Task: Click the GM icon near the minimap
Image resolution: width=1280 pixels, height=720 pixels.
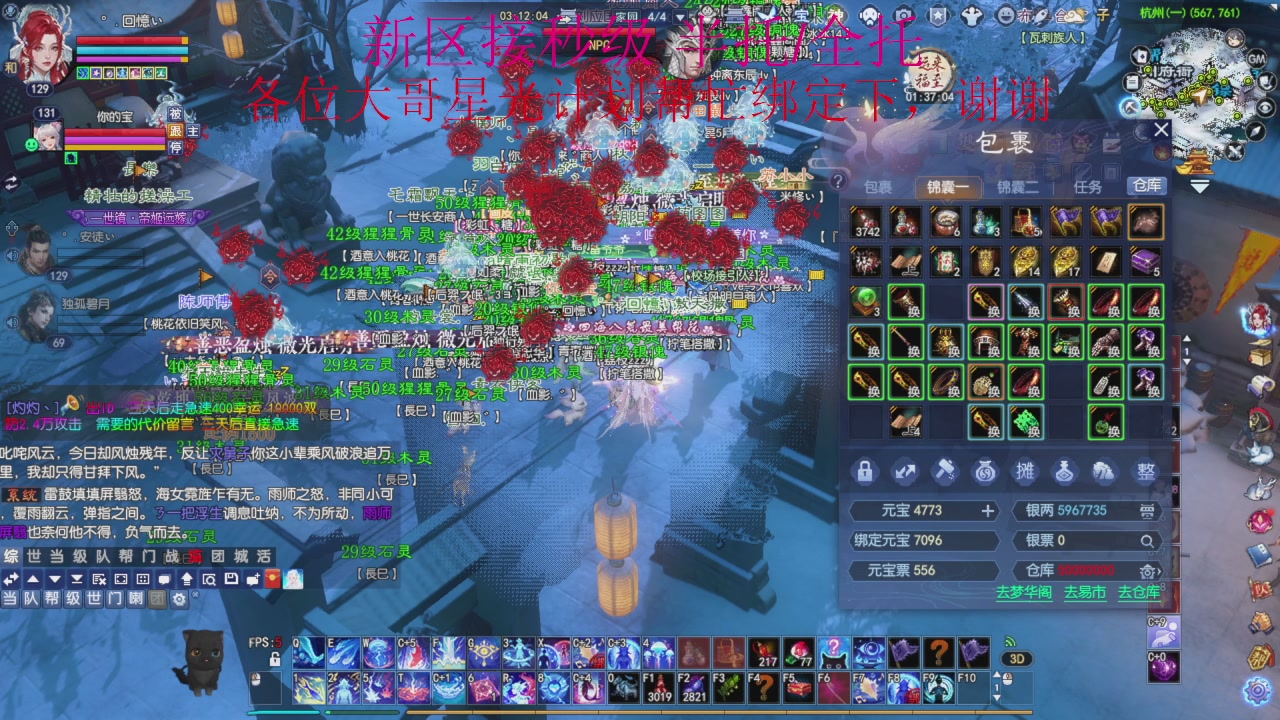Action: tap(1256, 59)
